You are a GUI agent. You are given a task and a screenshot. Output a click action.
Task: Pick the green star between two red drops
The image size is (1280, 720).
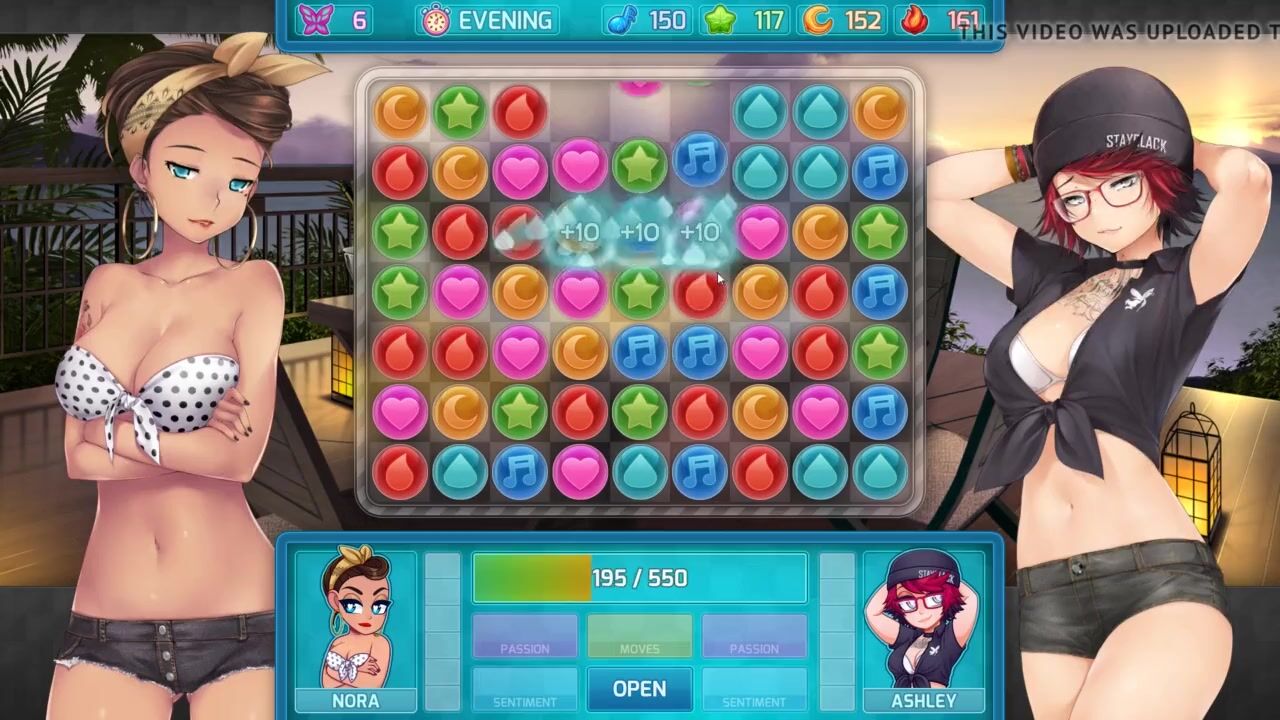pos(639,411)
